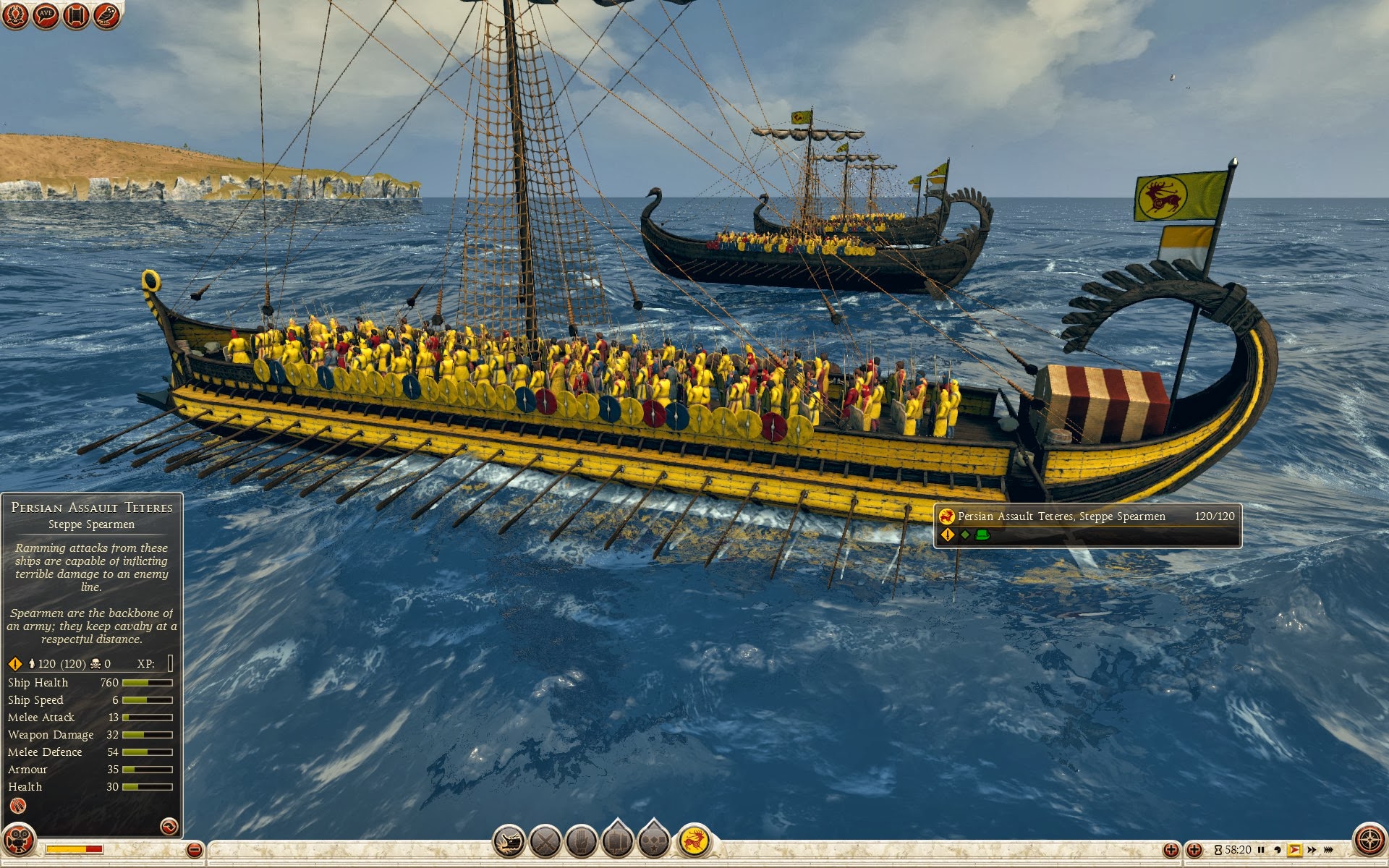Open the scroll objectives button
Image resolution: width=1389 pixels, height=868 pixels.
tap(76, 14)
